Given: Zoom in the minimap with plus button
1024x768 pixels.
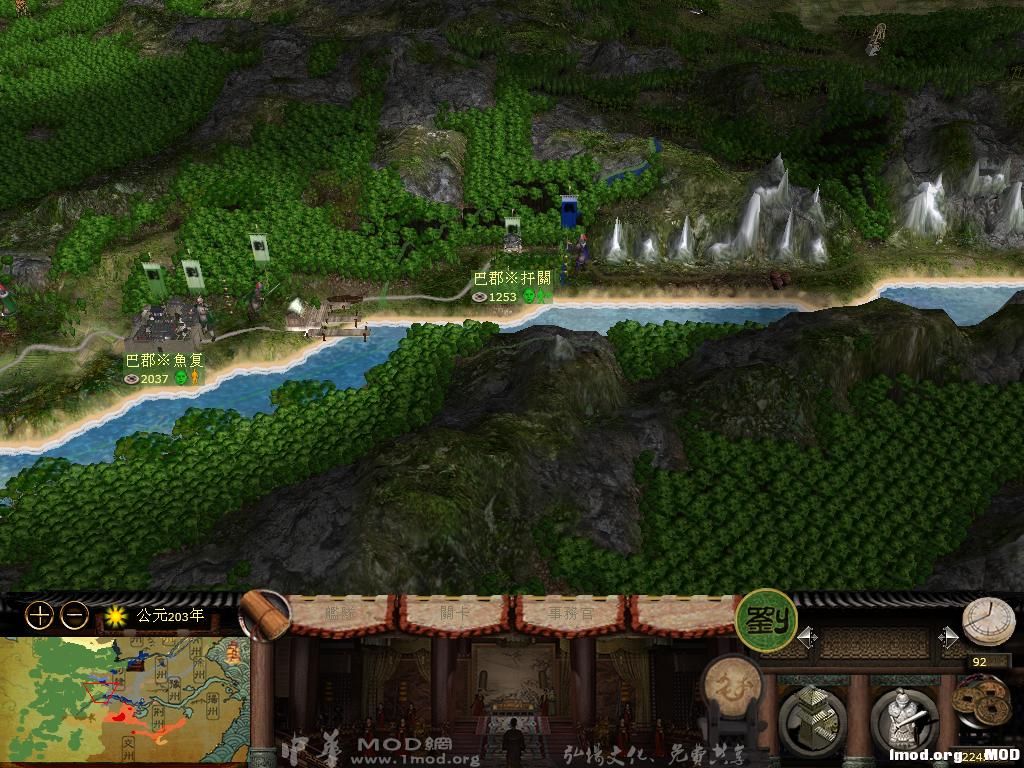Looking at the screenshot, I should tap(39, 616).
